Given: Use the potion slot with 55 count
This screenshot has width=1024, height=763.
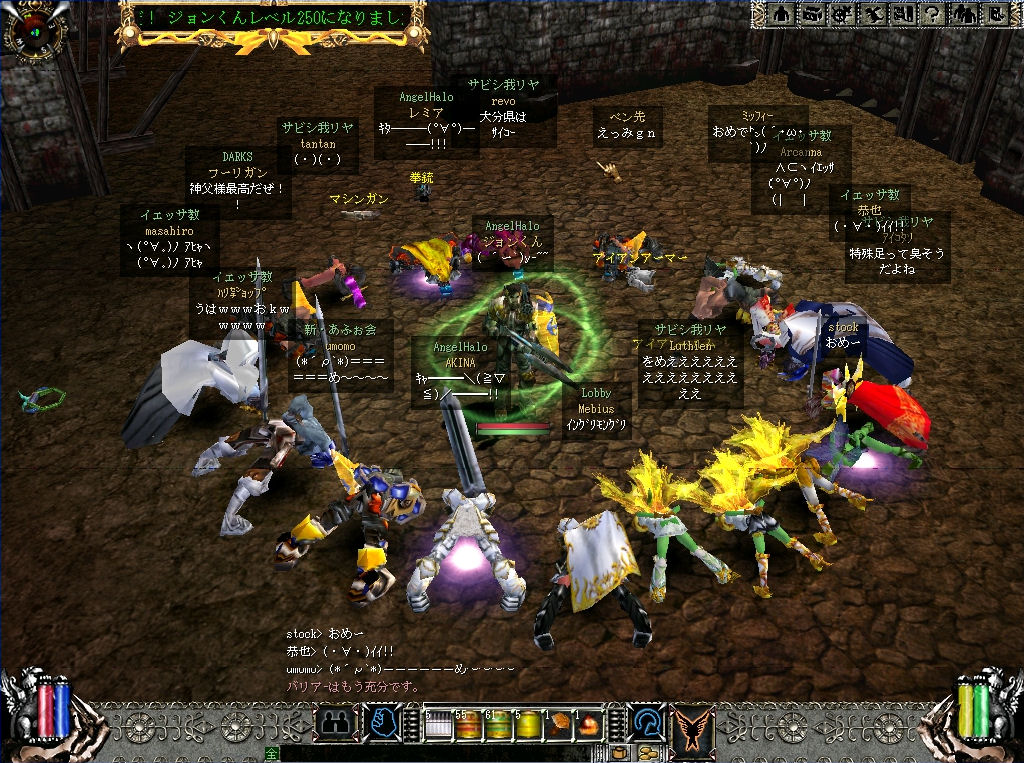Looking at the screenshot, I should (x=468, y=723).
